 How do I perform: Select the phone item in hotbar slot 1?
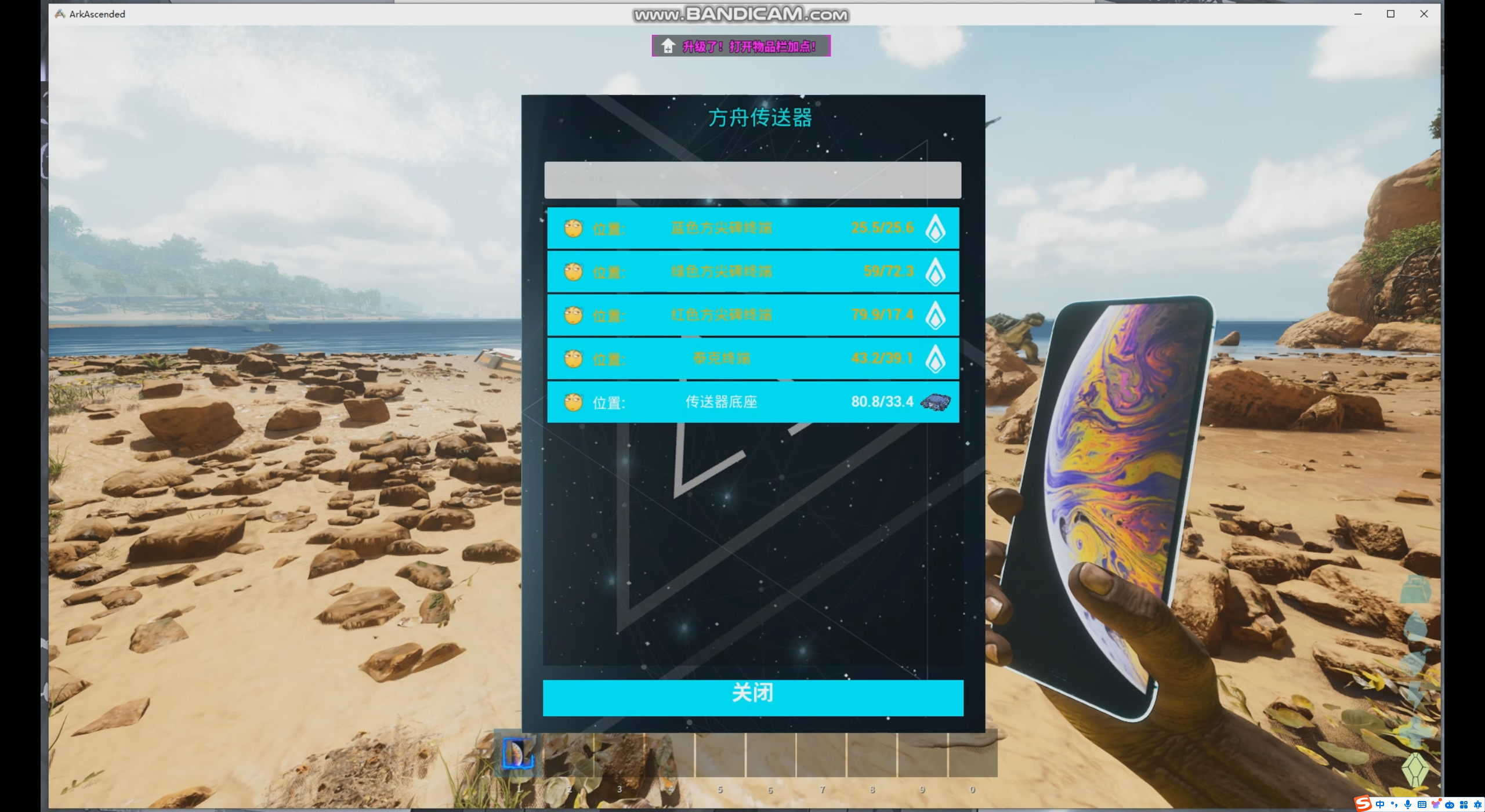(x=518, y=753)
